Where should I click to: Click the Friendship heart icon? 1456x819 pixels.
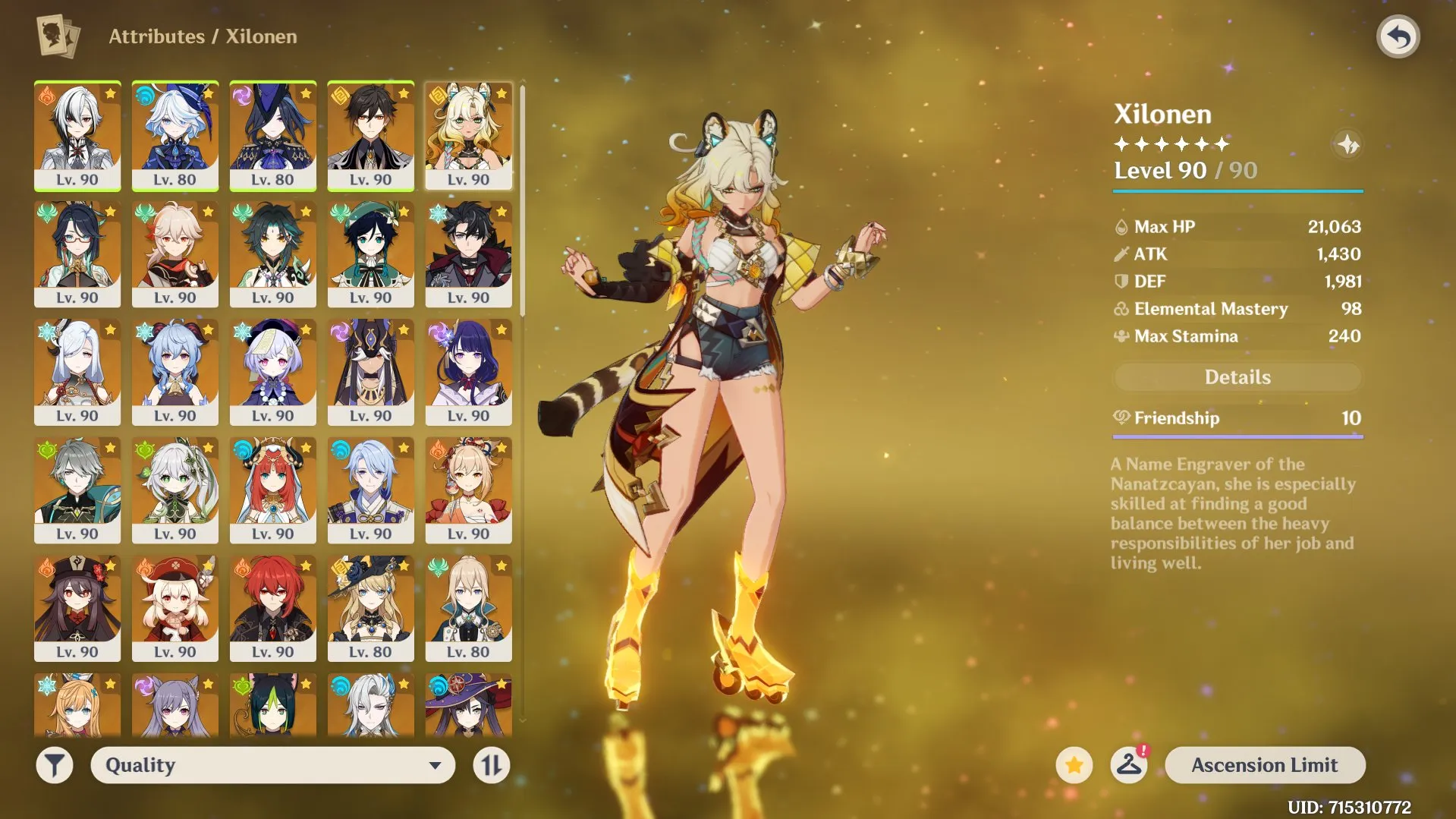(x=1123, y=417)
